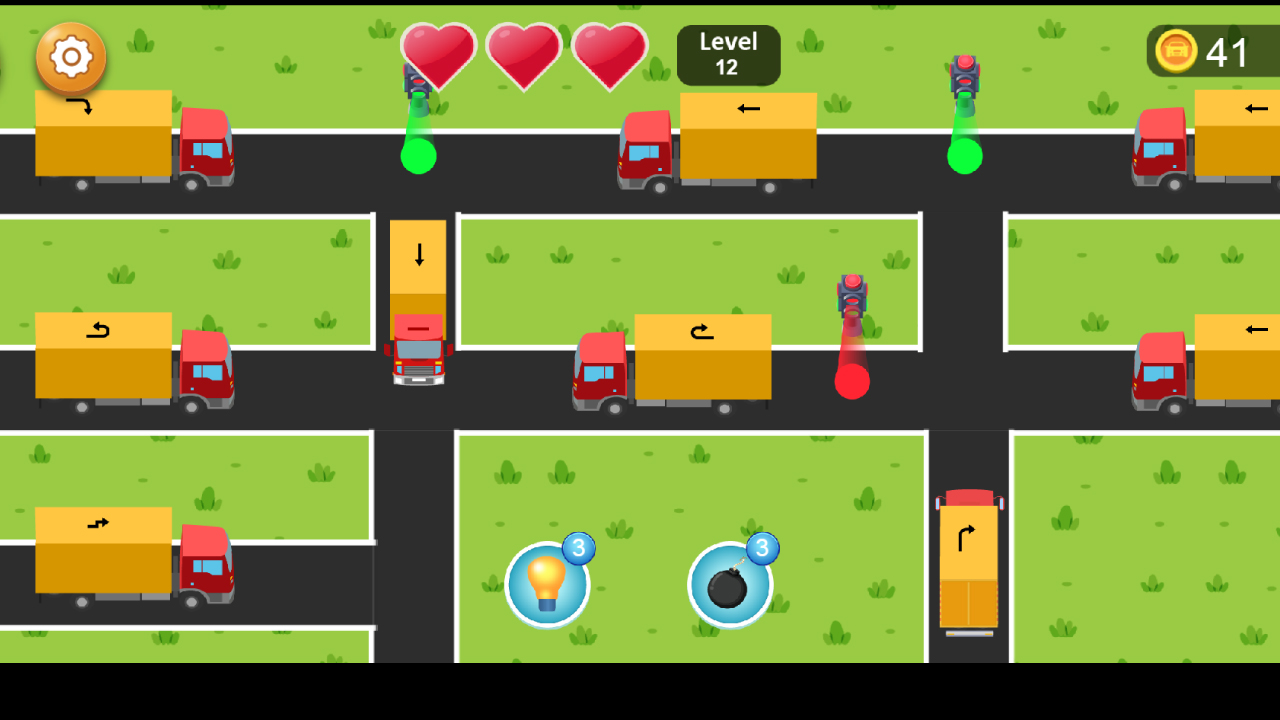
Task: Click the right-curve arrow on the bottom-left truck
Action: 97,521
